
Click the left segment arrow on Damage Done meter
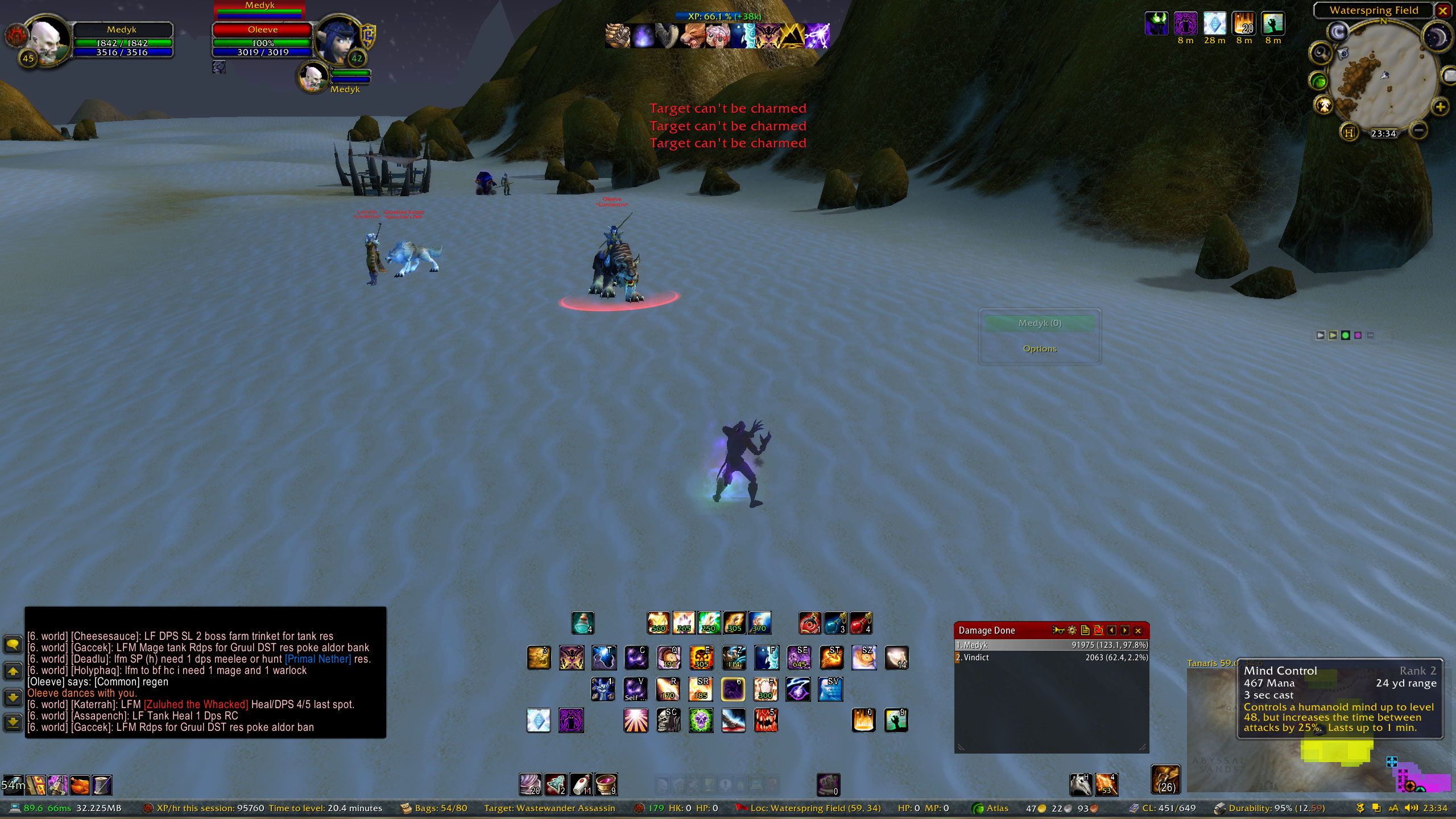pyautogui.click(x=1111, y=630)
